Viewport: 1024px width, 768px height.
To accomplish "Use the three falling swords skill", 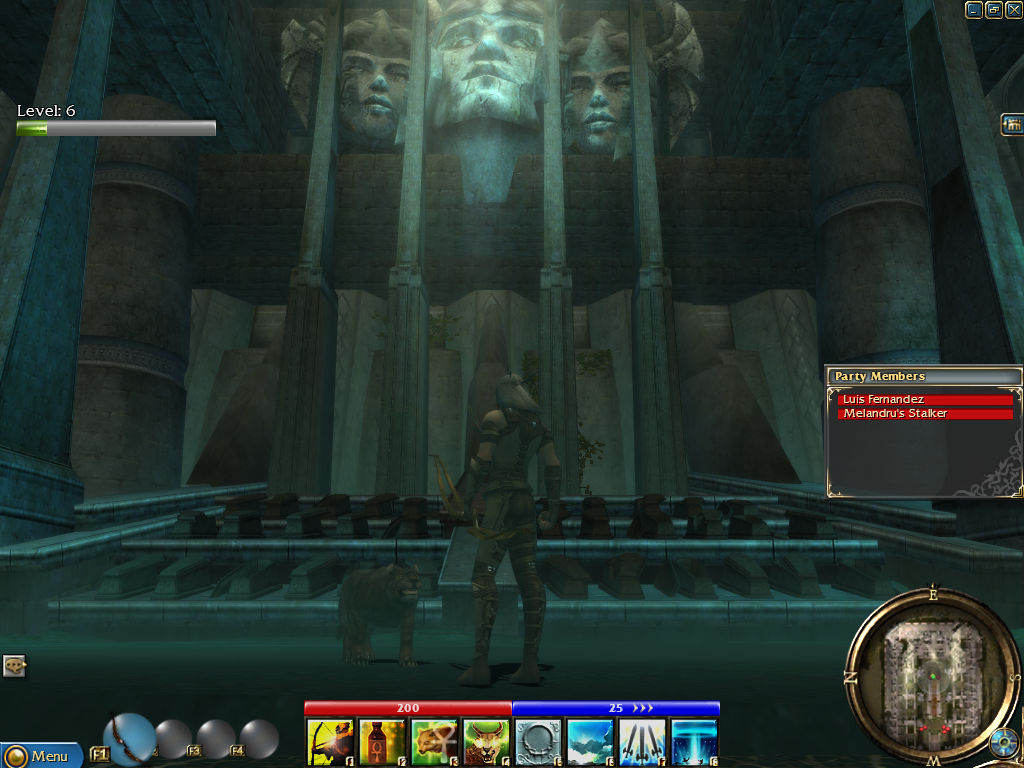I will pyautogui.click(x=642, y=742).
